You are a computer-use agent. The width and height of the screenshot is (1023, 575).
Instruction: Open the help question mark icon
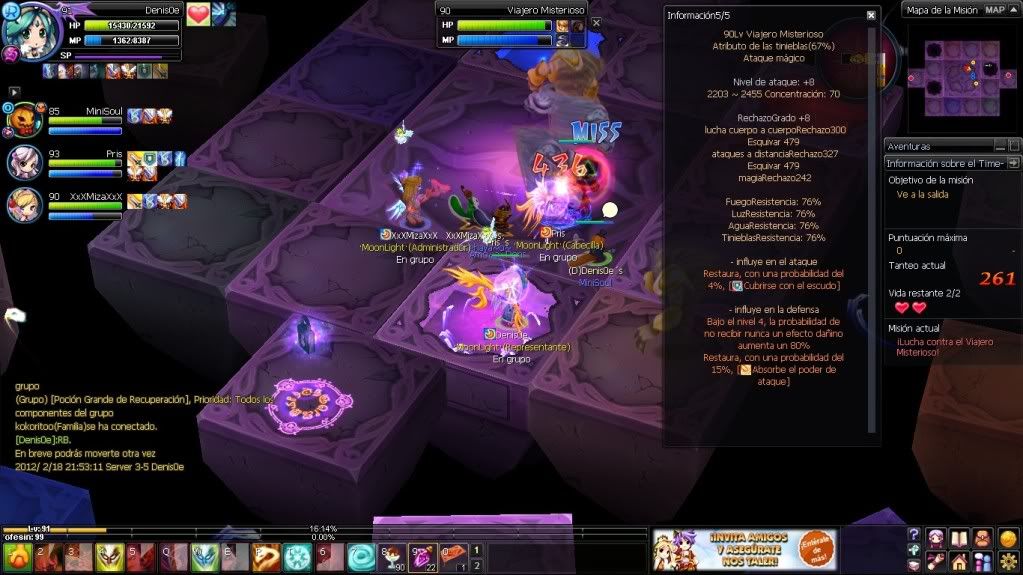(913, 535)
